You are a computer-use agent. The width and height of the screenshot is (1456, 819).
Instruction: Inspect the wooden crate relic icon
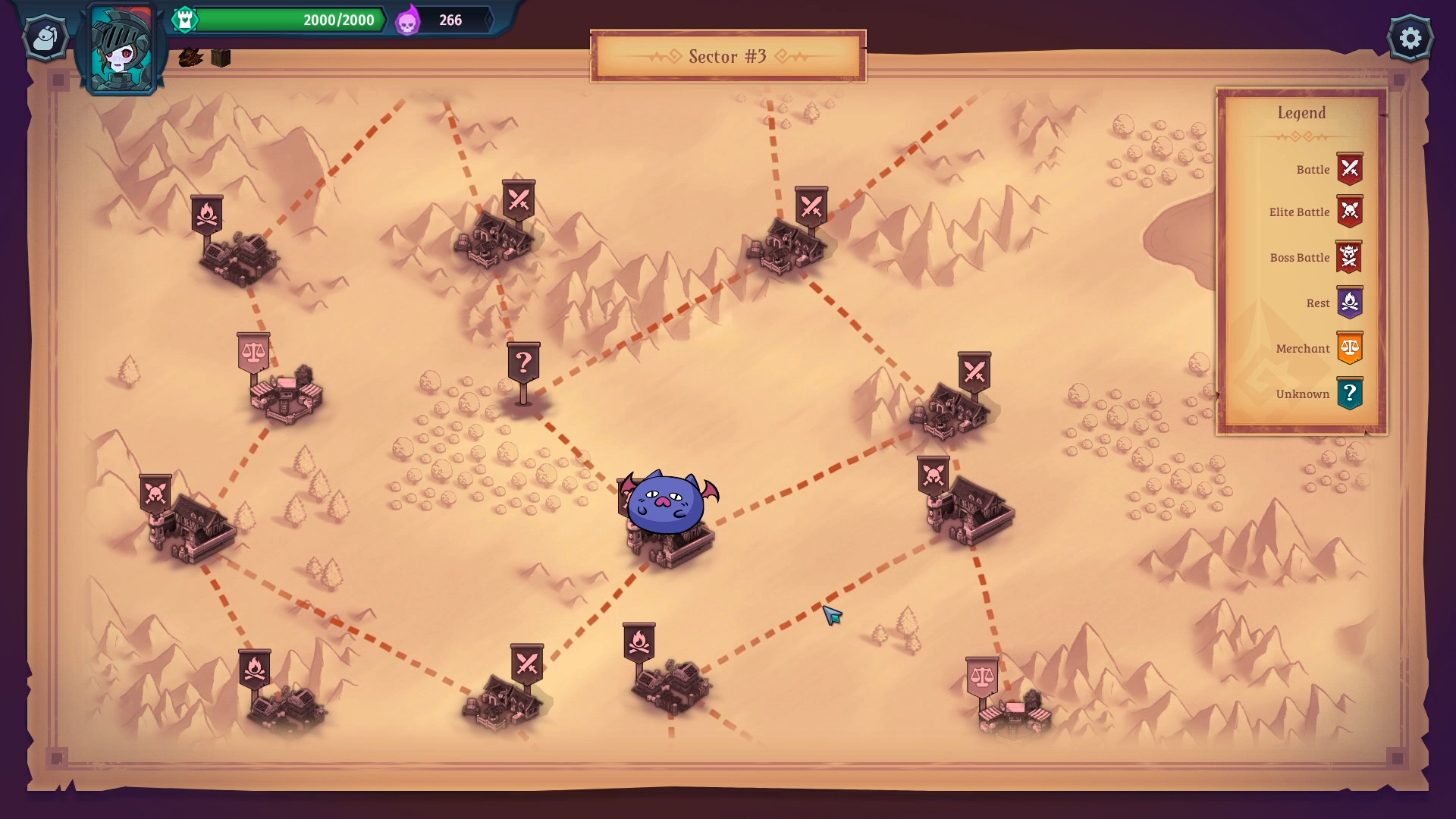point(221,58)
